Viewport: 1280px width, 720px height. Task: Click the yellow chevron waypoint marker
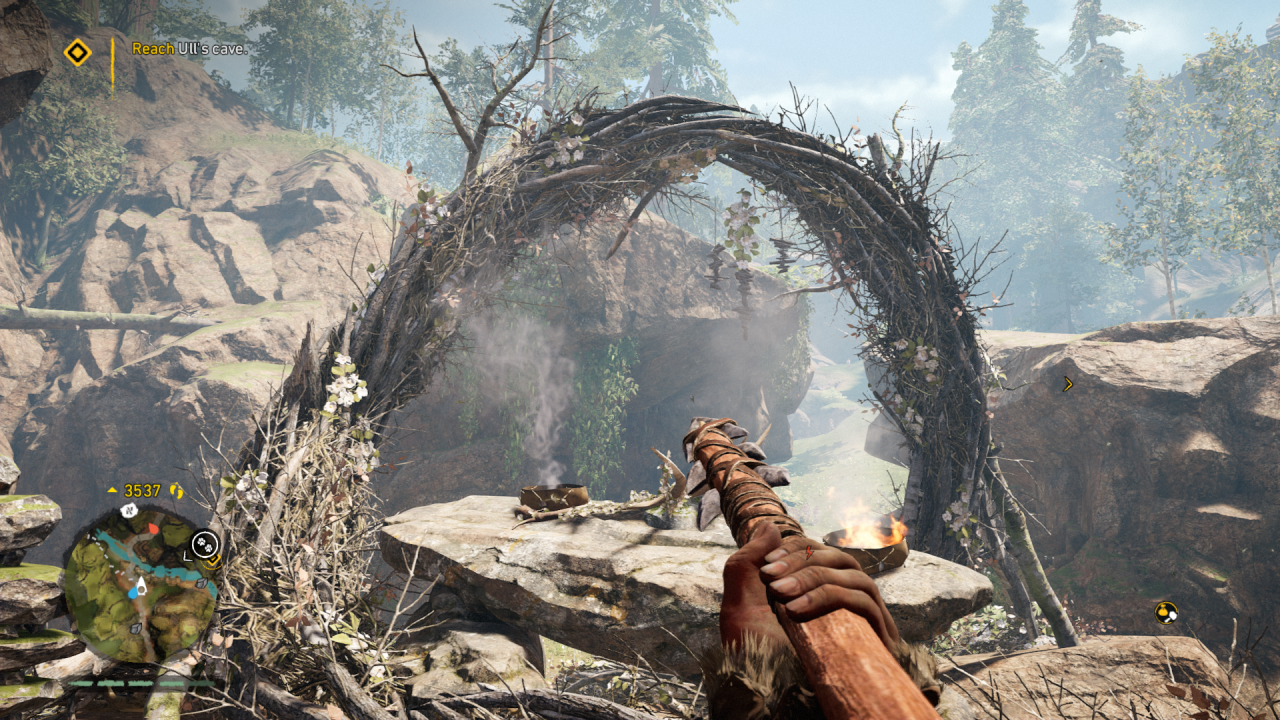1067,383
